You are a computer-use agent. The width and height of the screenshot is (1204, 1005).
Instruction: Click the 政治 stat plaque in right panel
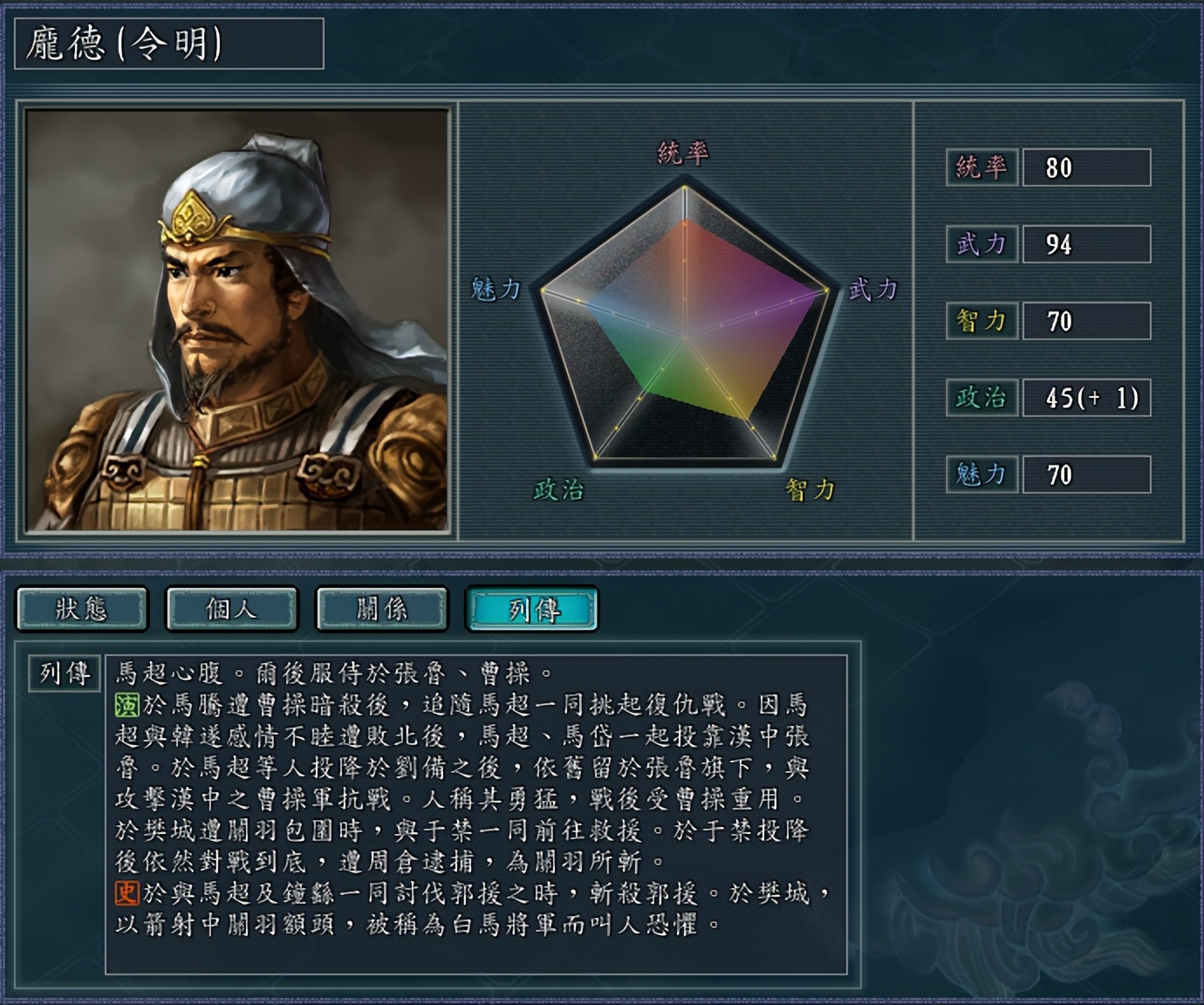(981, 400)
